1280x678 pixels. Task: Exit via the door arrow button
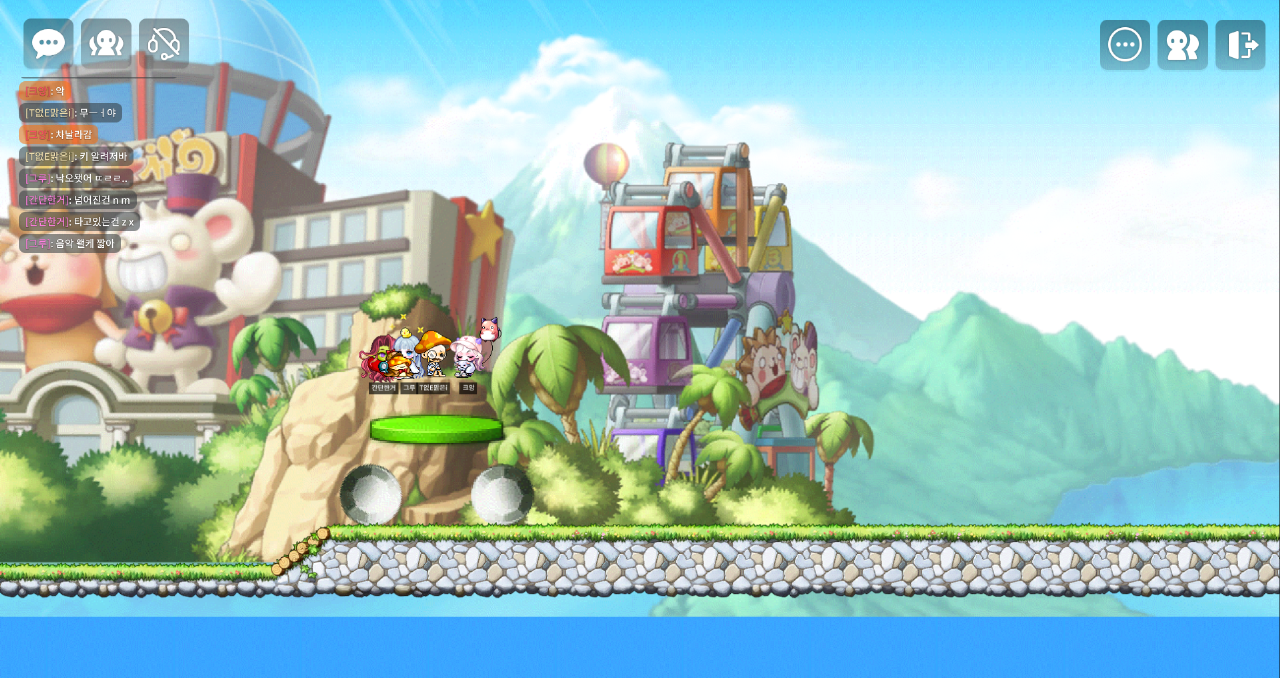(1241, 45)
